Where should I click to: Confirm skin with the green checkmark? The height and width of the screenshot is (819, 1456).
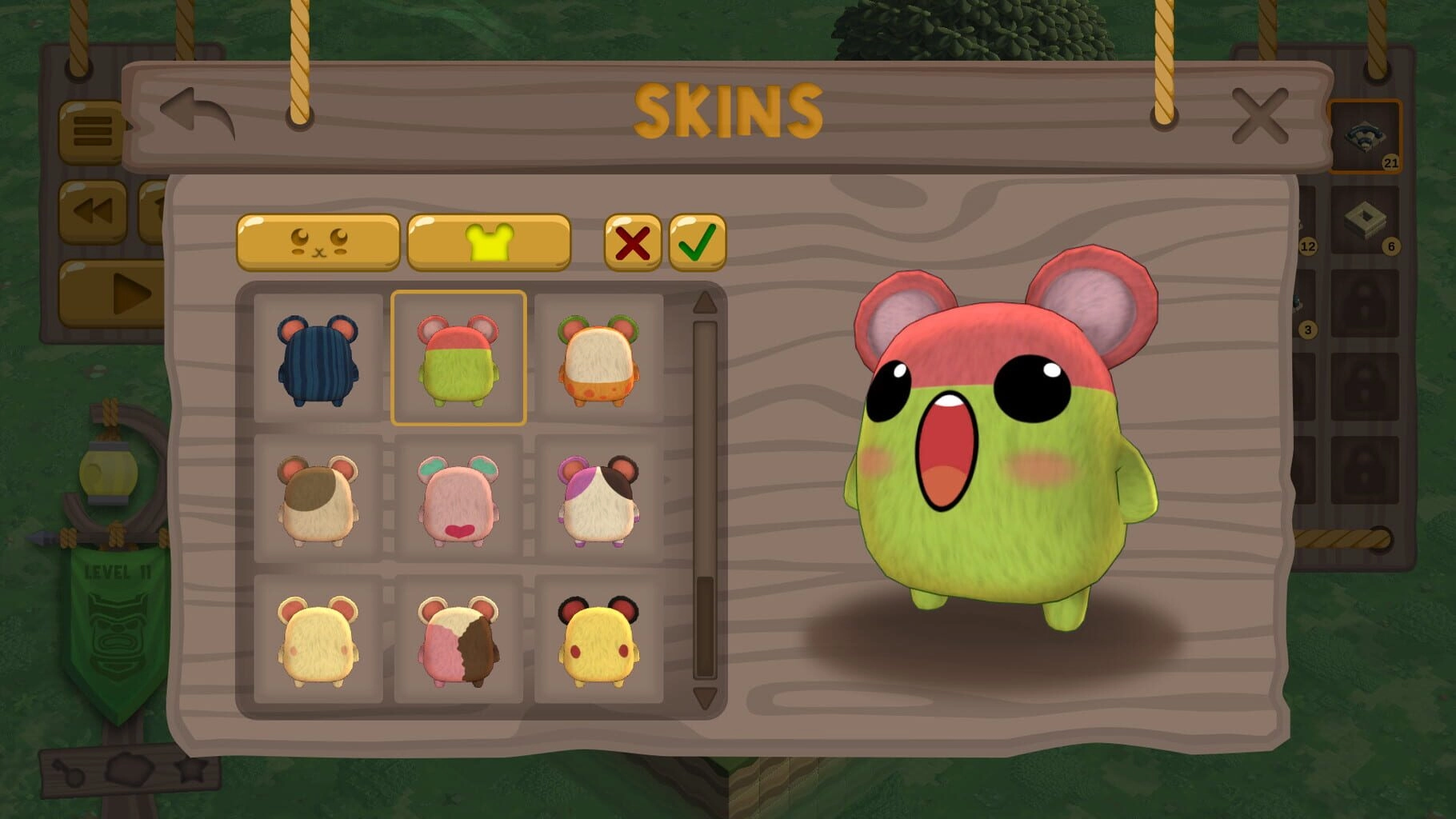(697, 243)
